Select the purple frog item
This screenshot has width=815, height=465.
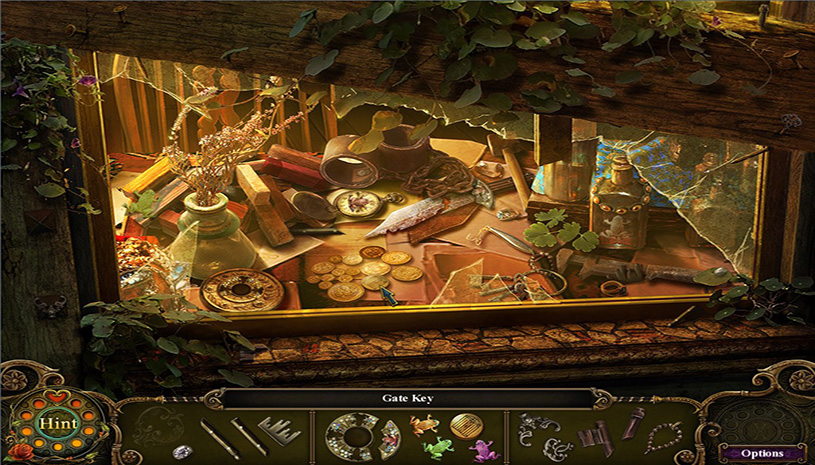click(x=484, y=448)
